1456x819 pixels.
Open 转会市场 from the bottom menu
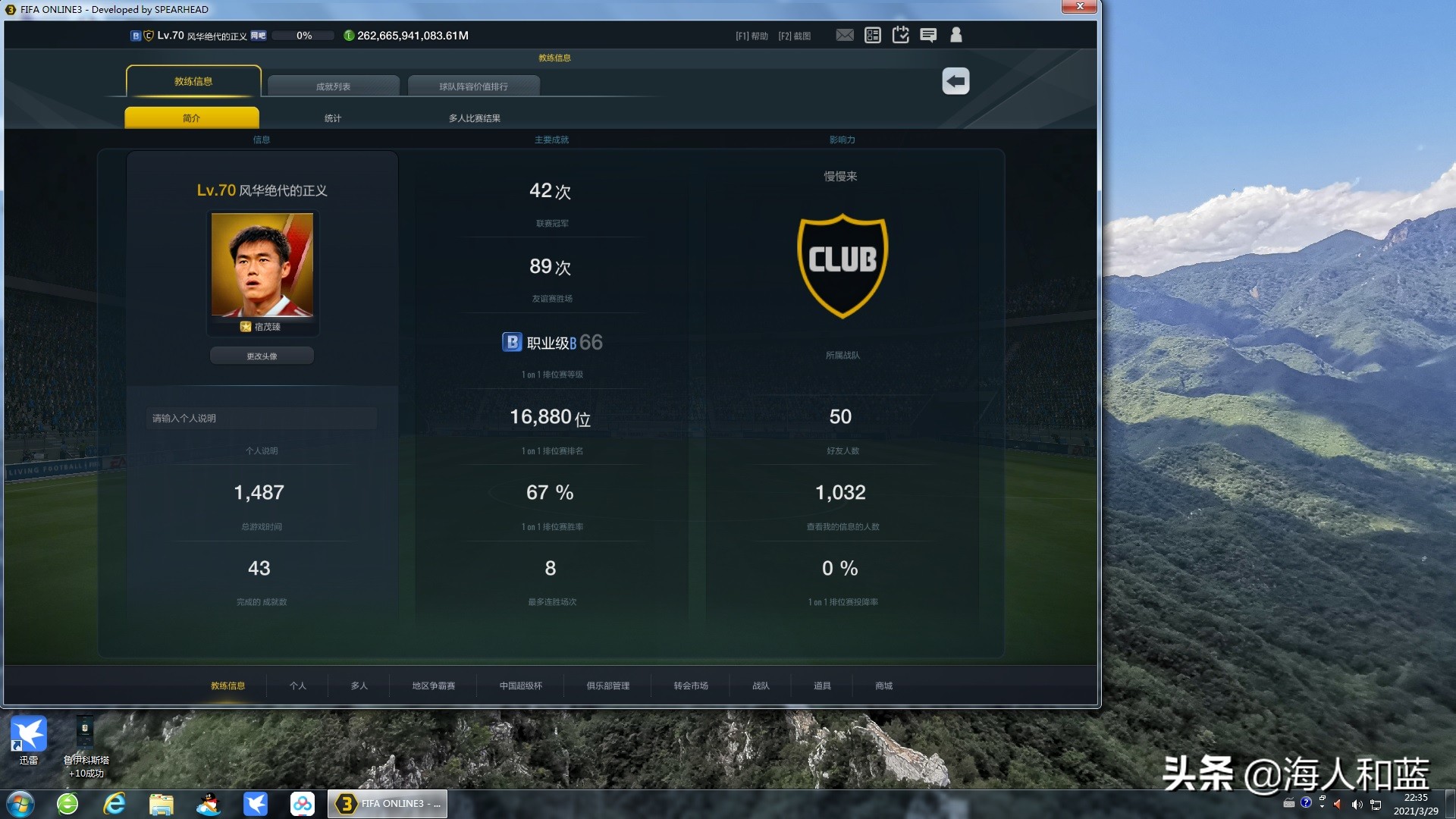[x=689, y=686]
